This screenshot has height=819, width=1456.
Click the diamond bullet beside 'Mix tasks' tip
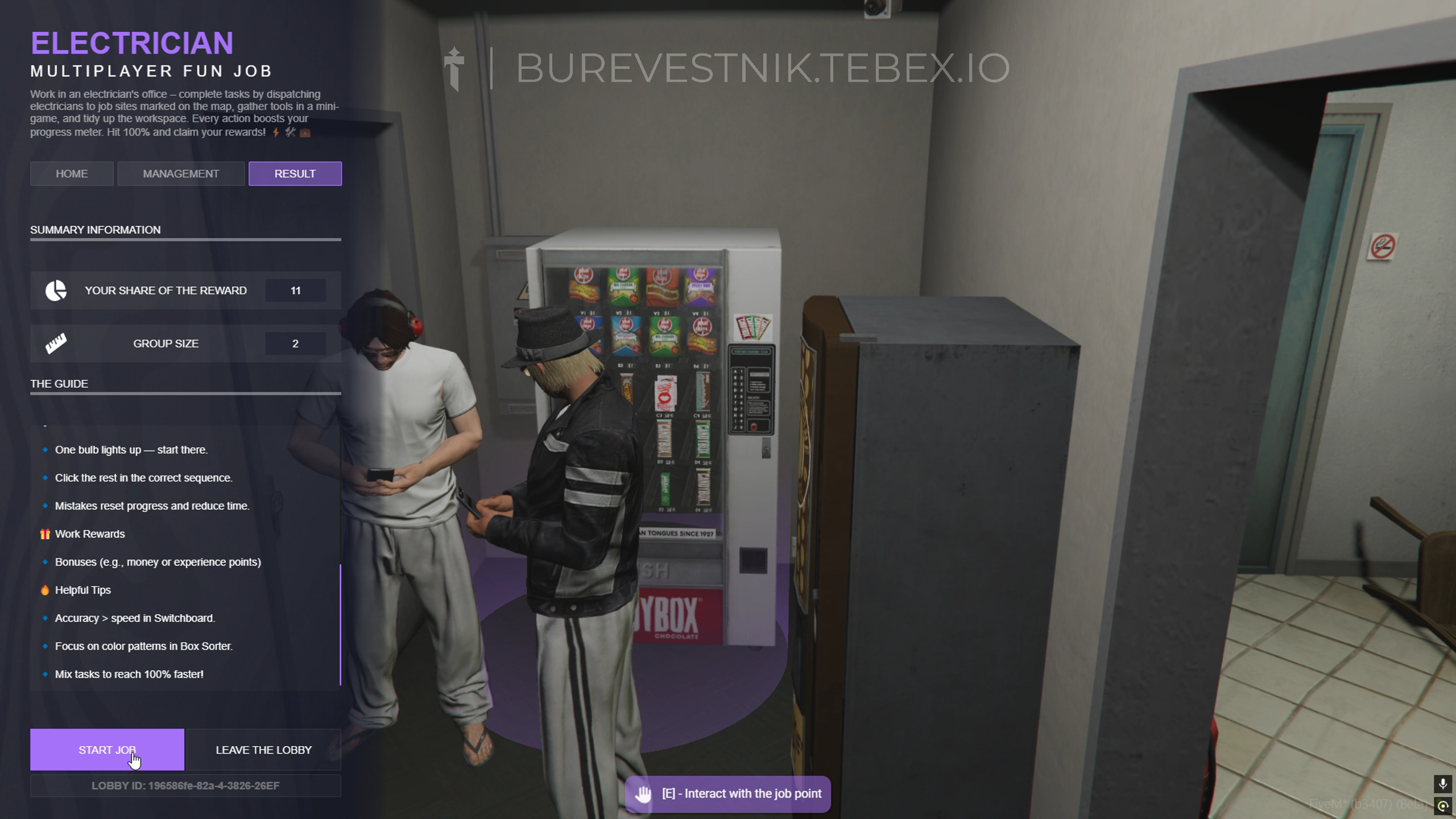click(45, 674)
